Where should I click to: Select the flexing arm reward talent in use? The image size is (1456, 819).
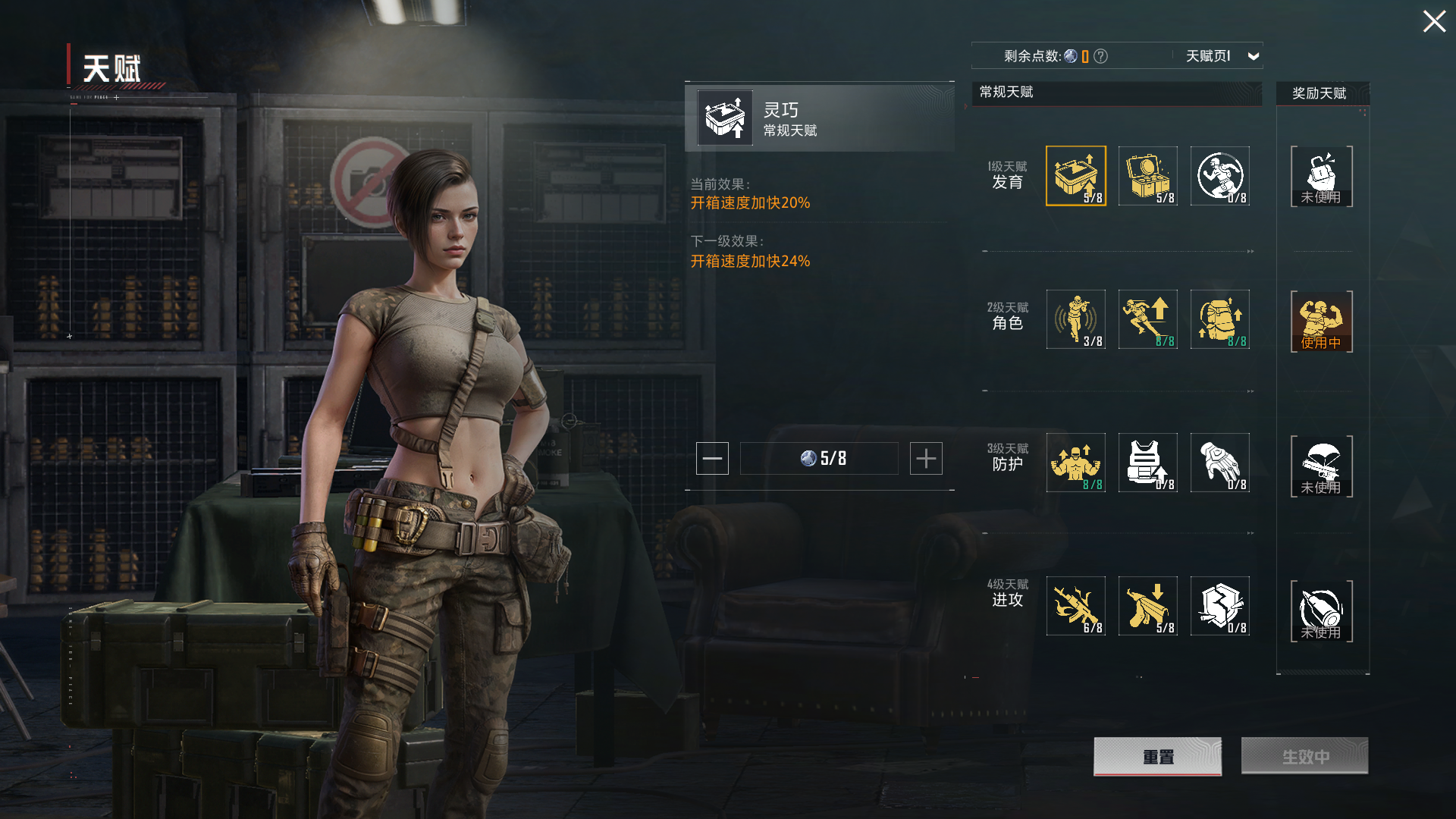click(x=1321, y=322)
